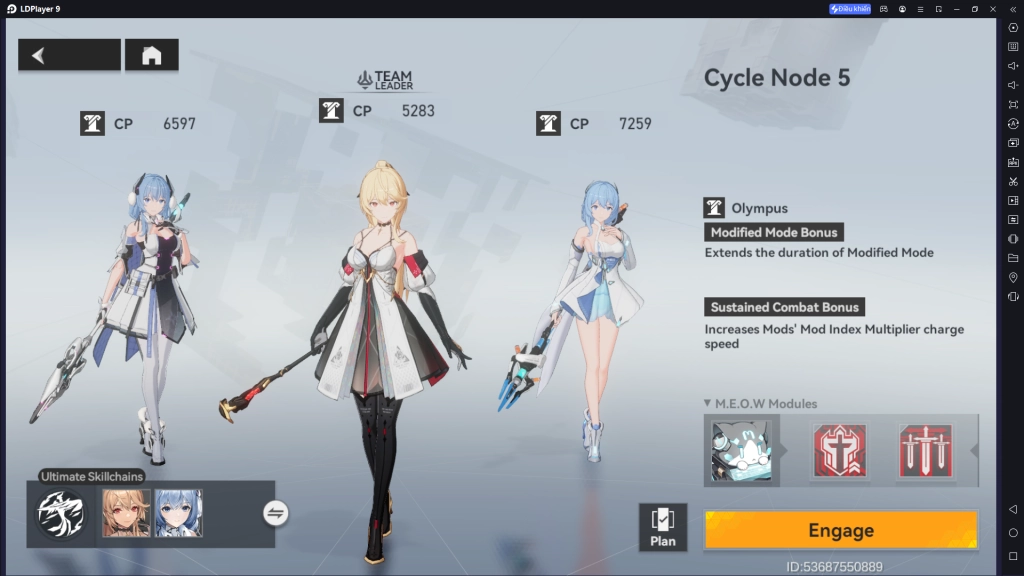Close the LDPlayer window
This screenshot has width=1024, height=576.
pos(993,9)
